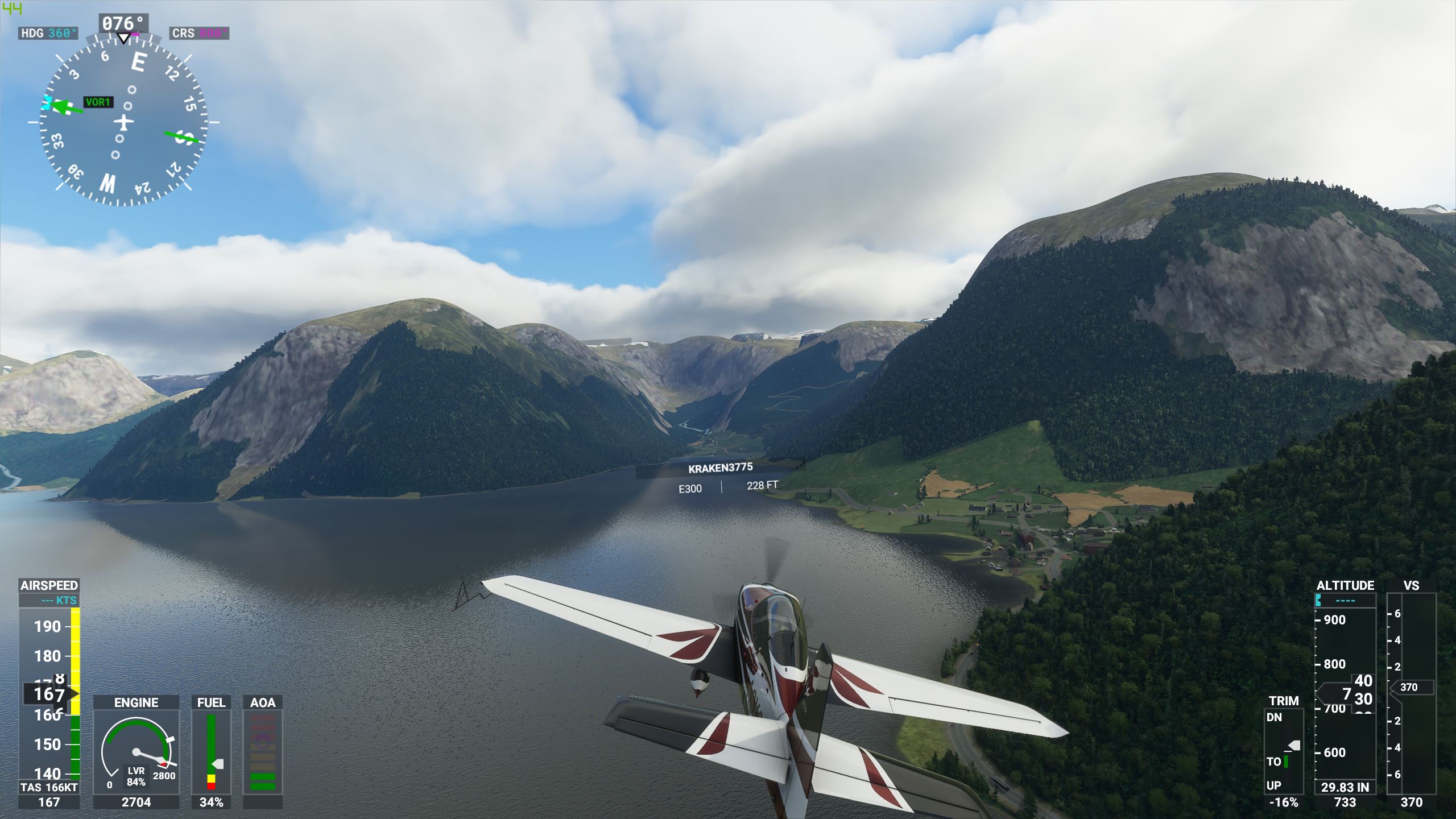Image resolution: width=1456 pixels, height=819 pixels.
Task: Click the aircraft symbol in the compass center
Action: (124, 121)
